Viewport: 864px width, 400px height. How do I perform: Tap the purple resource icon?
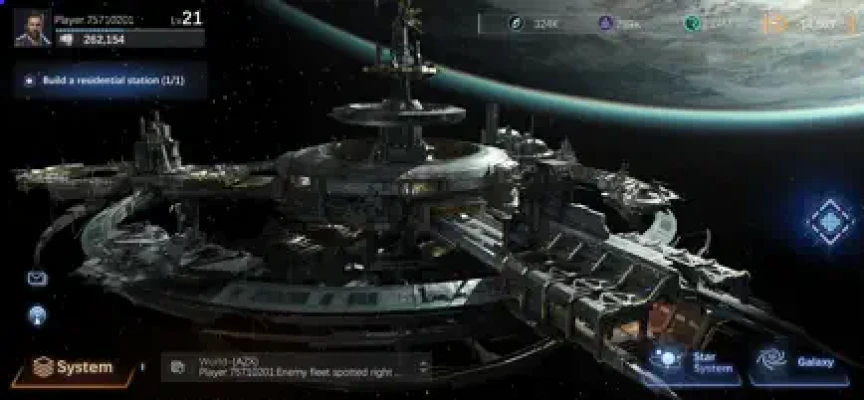(x=605, y=23)
